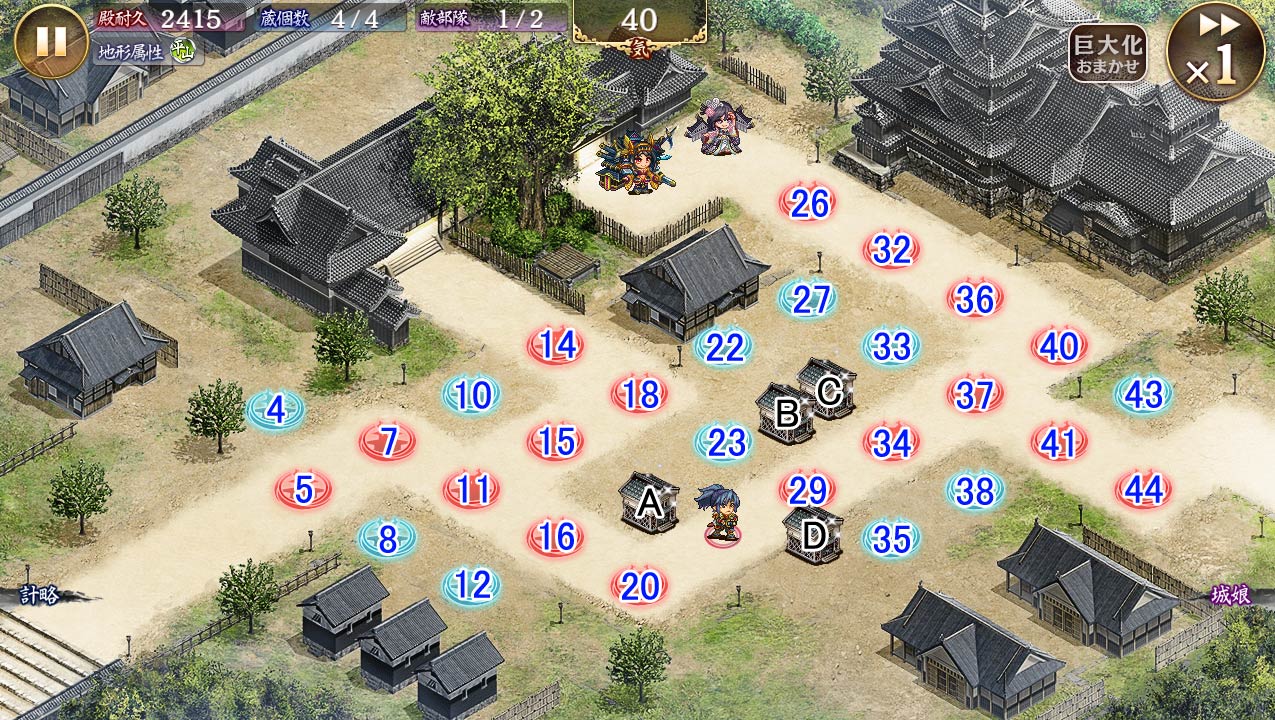Open the 計略 panel tab
The image size is (1275, 720).
[40, 596]
